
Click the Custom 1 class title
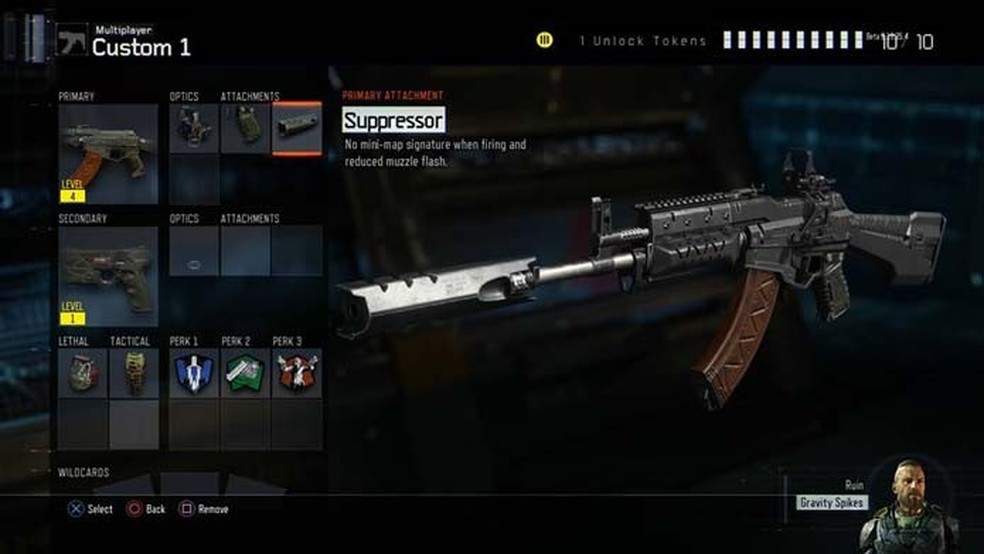point(141,47)
